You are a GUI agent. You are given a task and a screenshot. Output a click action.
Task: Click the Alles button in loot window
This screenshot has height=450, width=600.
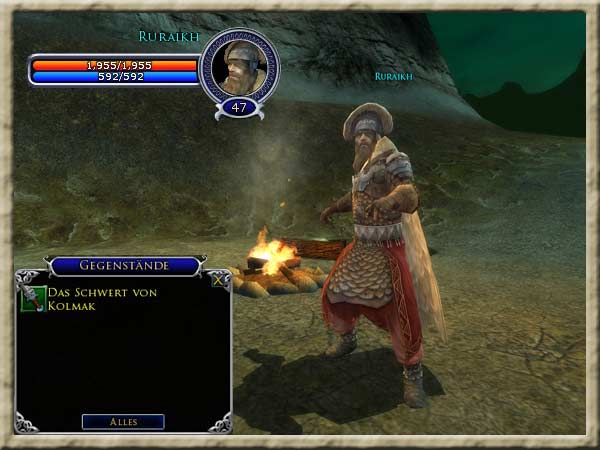(x=123, y=422)
